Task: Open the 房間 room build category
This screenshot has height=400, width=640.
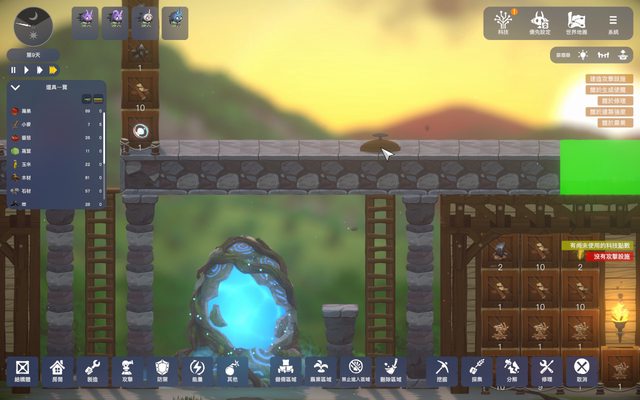Action: pyautogui.click(x=57, y=370)
